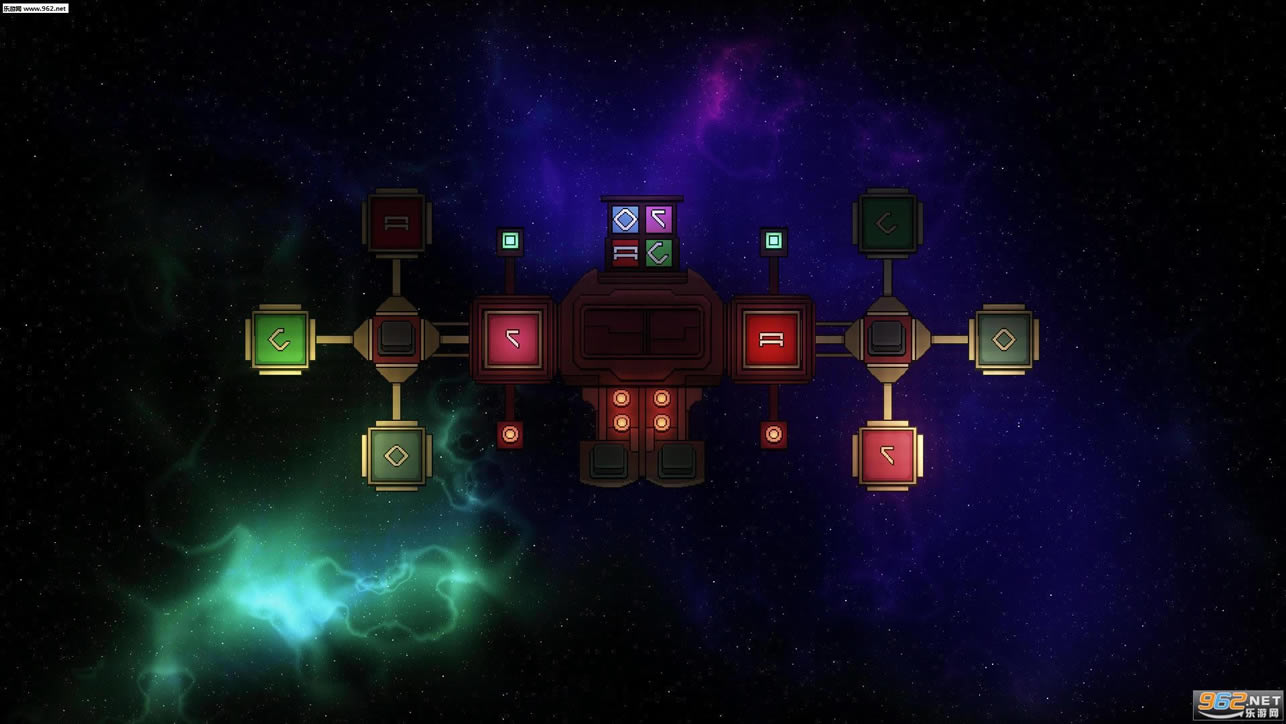Select the small red double-bar tile in the four-symbol panel

point(625,252)
